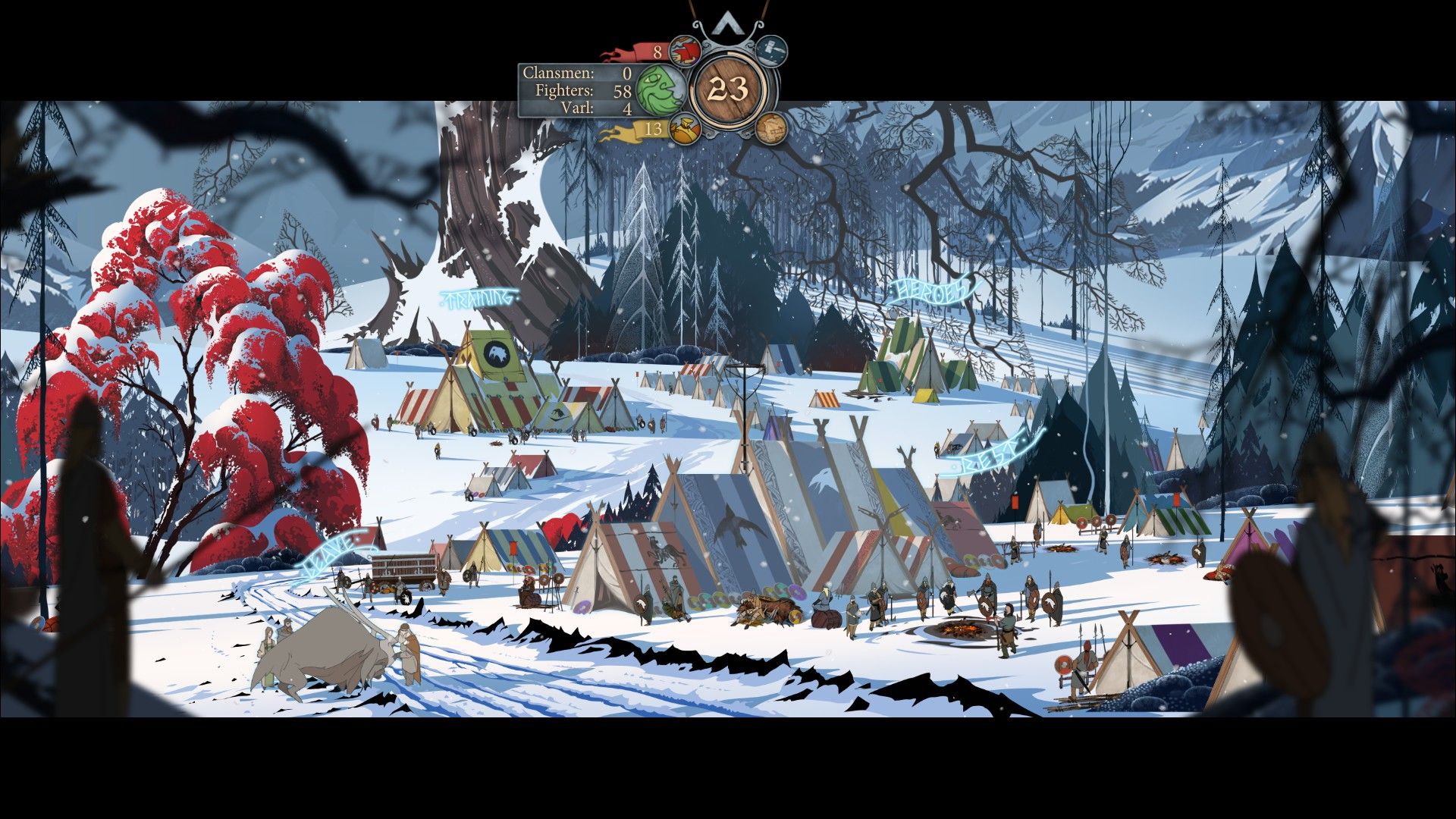The image size is (1456, 819).
Task: Select the supplies sack icon
Action: (x=685, y=128)
